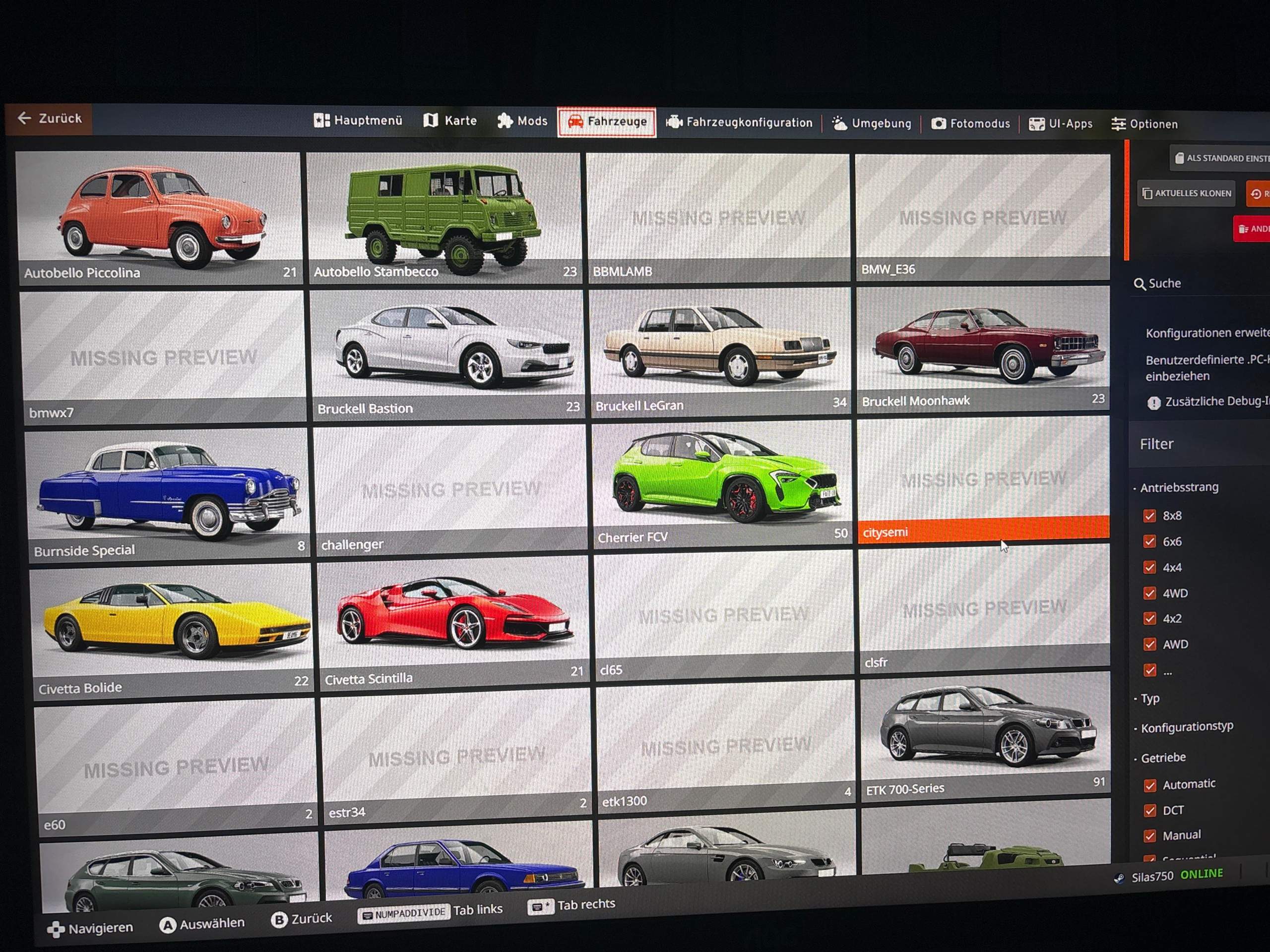The width and height of the screenshot is (1270, 952).
Task: Open the Fahrzeuge vehicle selector icon
Action: 577,122
